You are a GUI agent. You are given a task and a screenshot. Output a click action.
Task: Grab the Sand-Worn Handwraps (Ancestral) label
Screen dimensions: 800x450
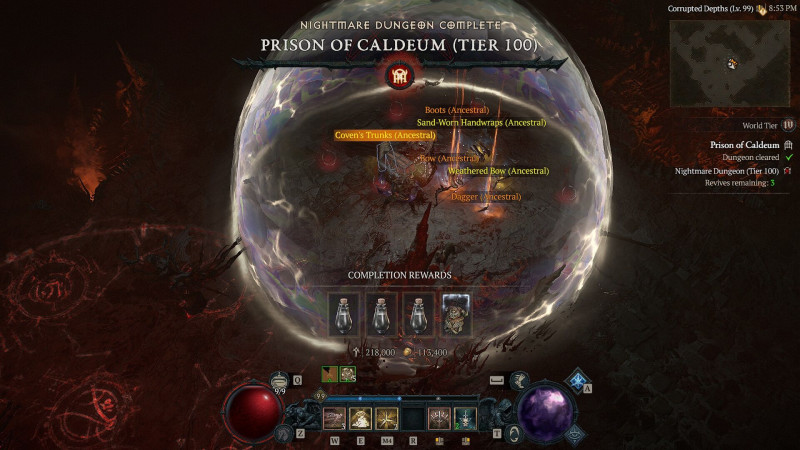click(x=481, y=122)
